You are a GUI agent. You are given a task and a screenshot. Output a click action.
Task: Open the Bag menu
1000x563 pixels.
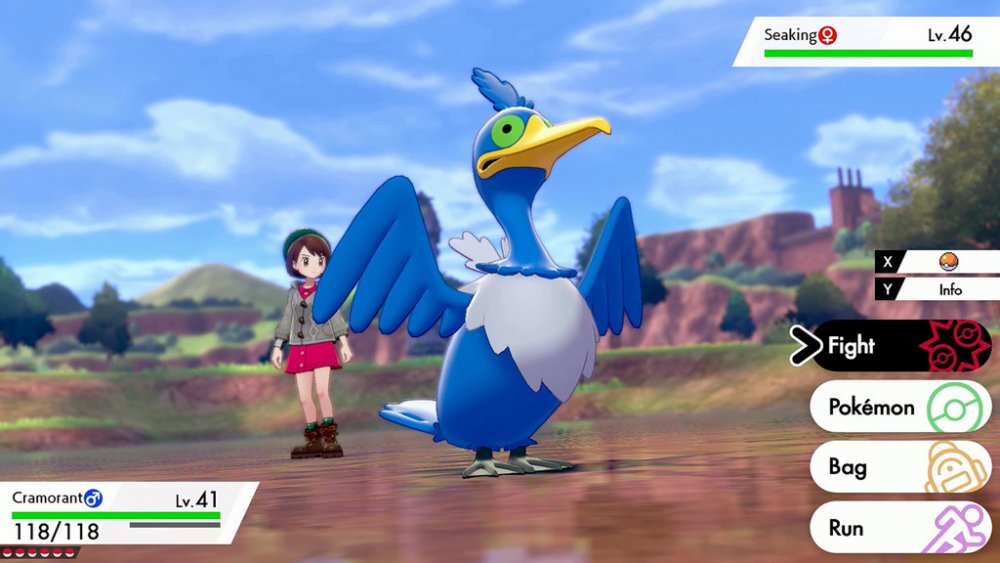[899, 467]
